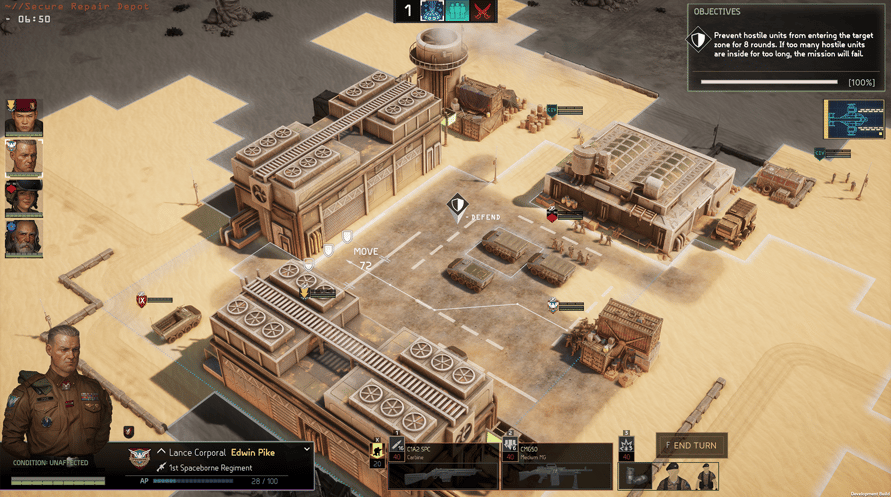Viewport: 891px width, 497px height.
Task: Select the CM60 medium MG weapon slot
Action: (x=556, y=467)
